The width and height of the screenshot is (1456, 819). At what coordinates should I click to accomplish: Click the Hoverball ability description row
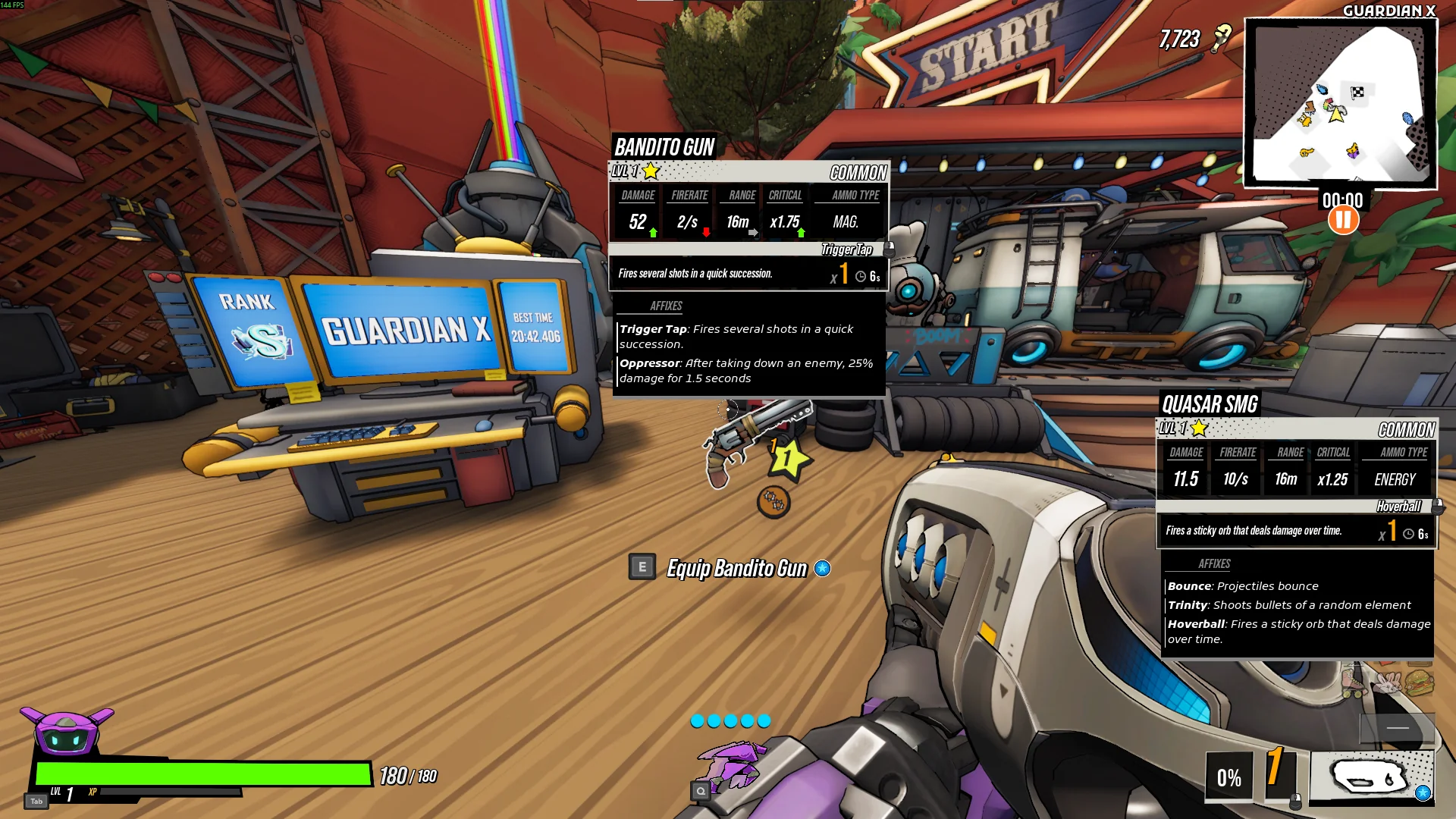[x=1295, y=531]
